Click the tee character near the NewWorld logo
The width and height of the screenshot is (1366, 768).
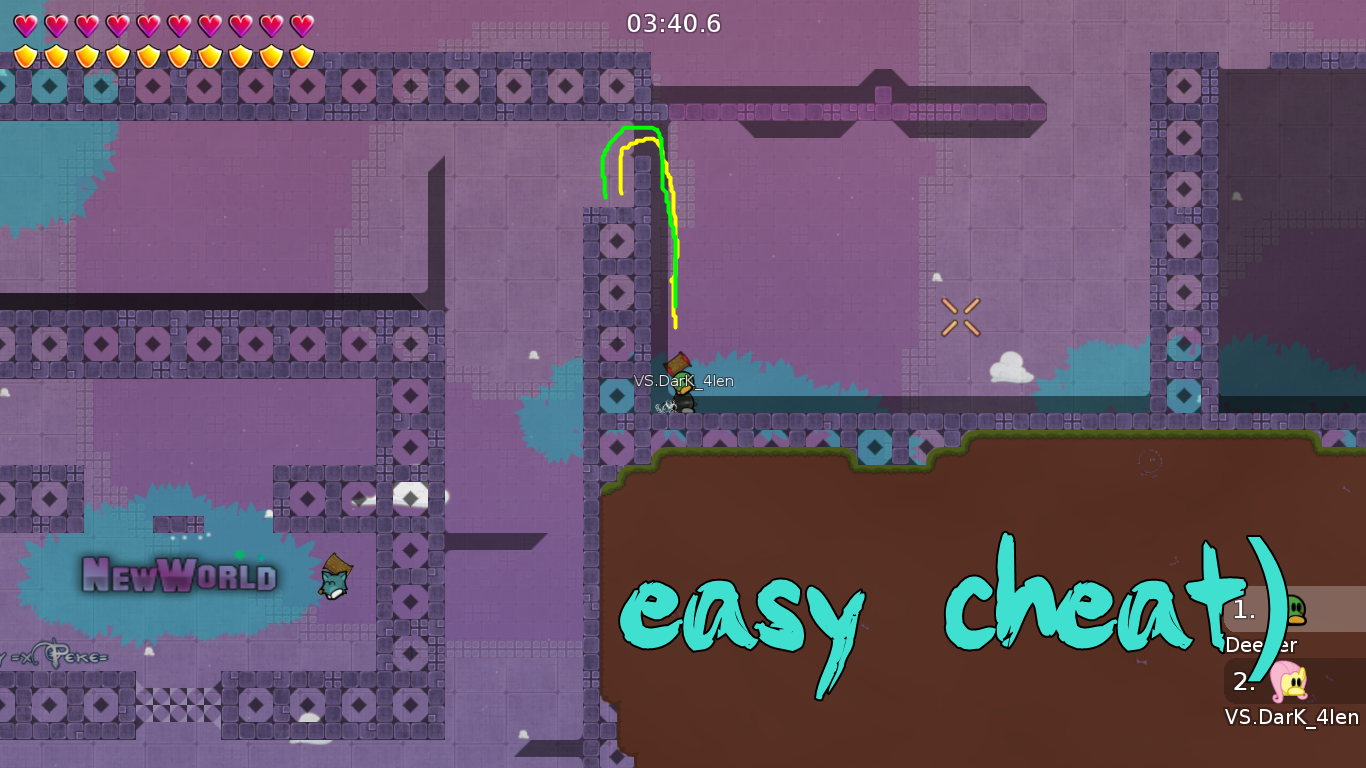tap(333, 583)
